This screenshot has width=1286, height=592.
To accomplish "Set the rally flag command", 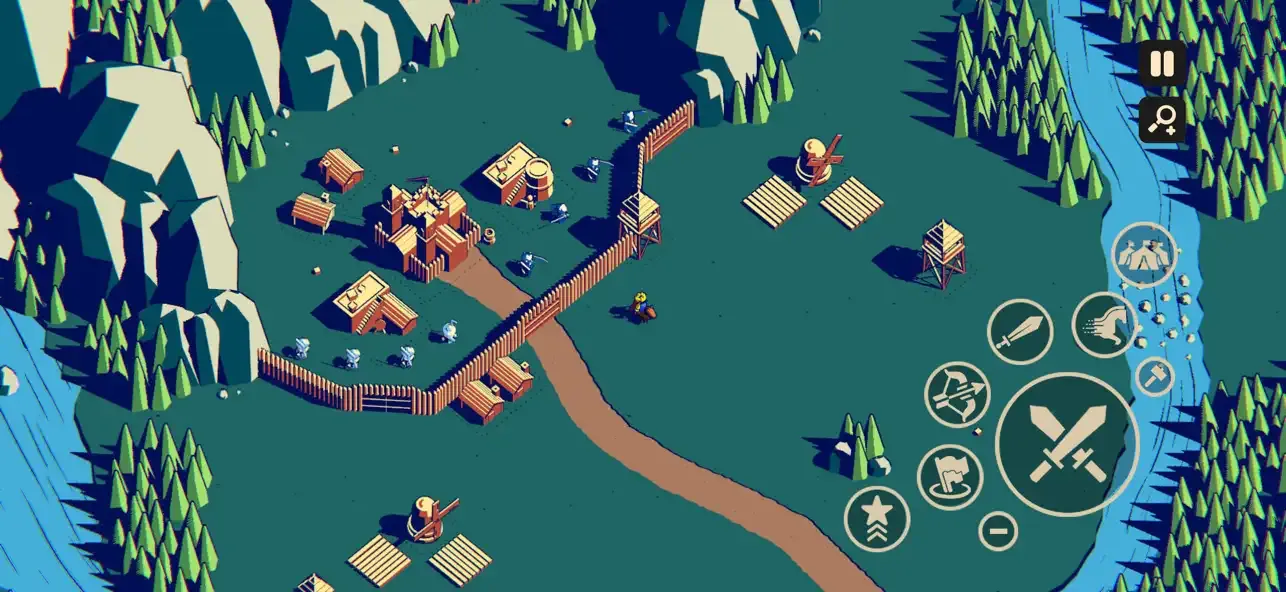I will [x=950, y=477].
